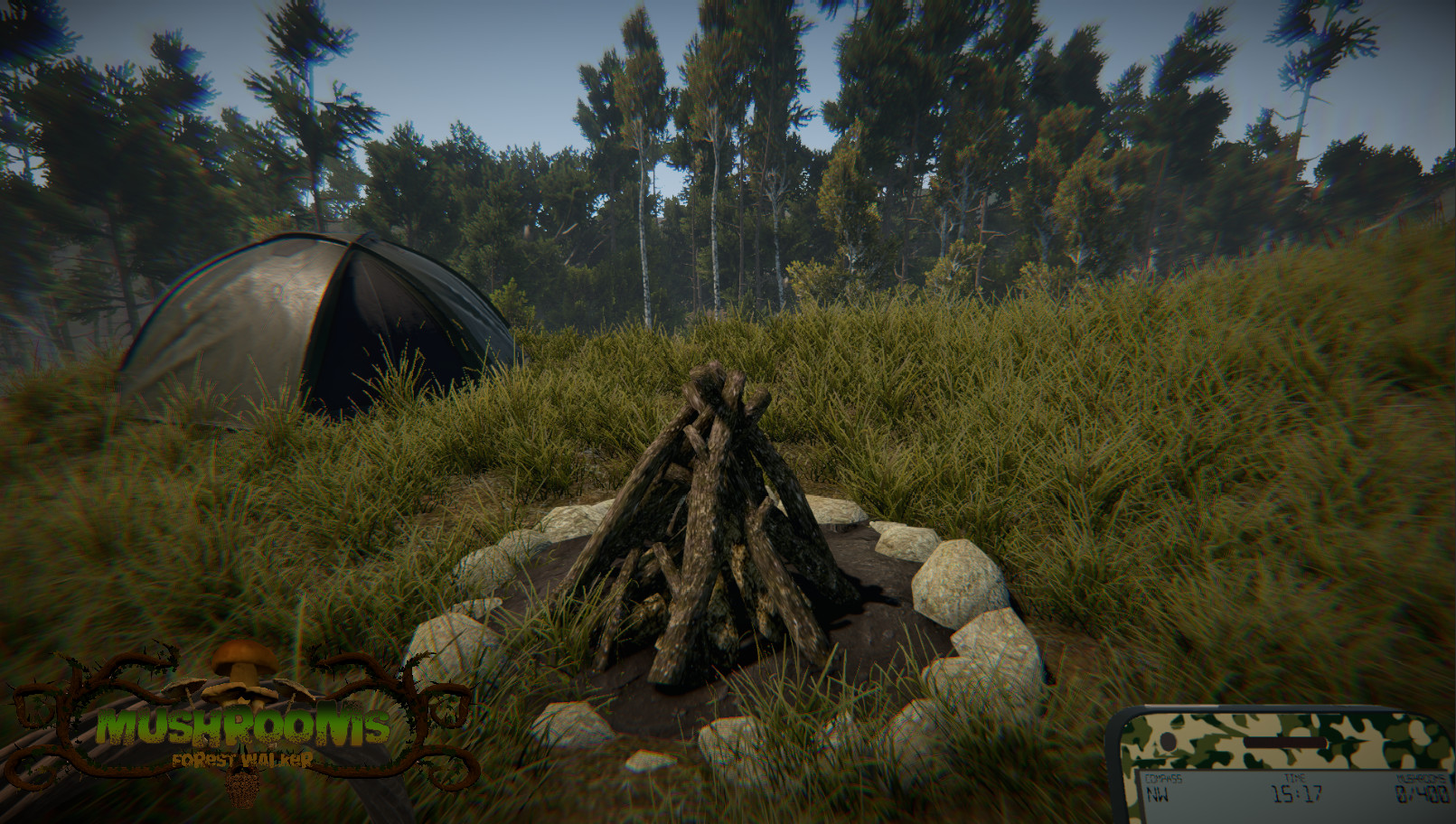This screenshot has width=1456, height=824.
Task: Tap the speaker slot on the camo phone
Action: [x=1286, y=742]
